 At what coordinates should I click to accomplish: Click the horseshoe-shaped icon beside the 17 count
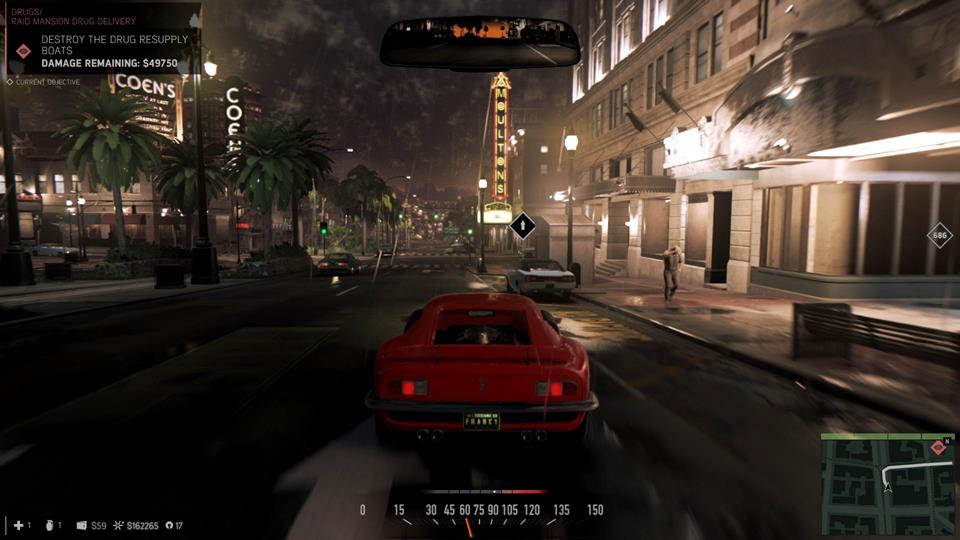pos(167,525)
